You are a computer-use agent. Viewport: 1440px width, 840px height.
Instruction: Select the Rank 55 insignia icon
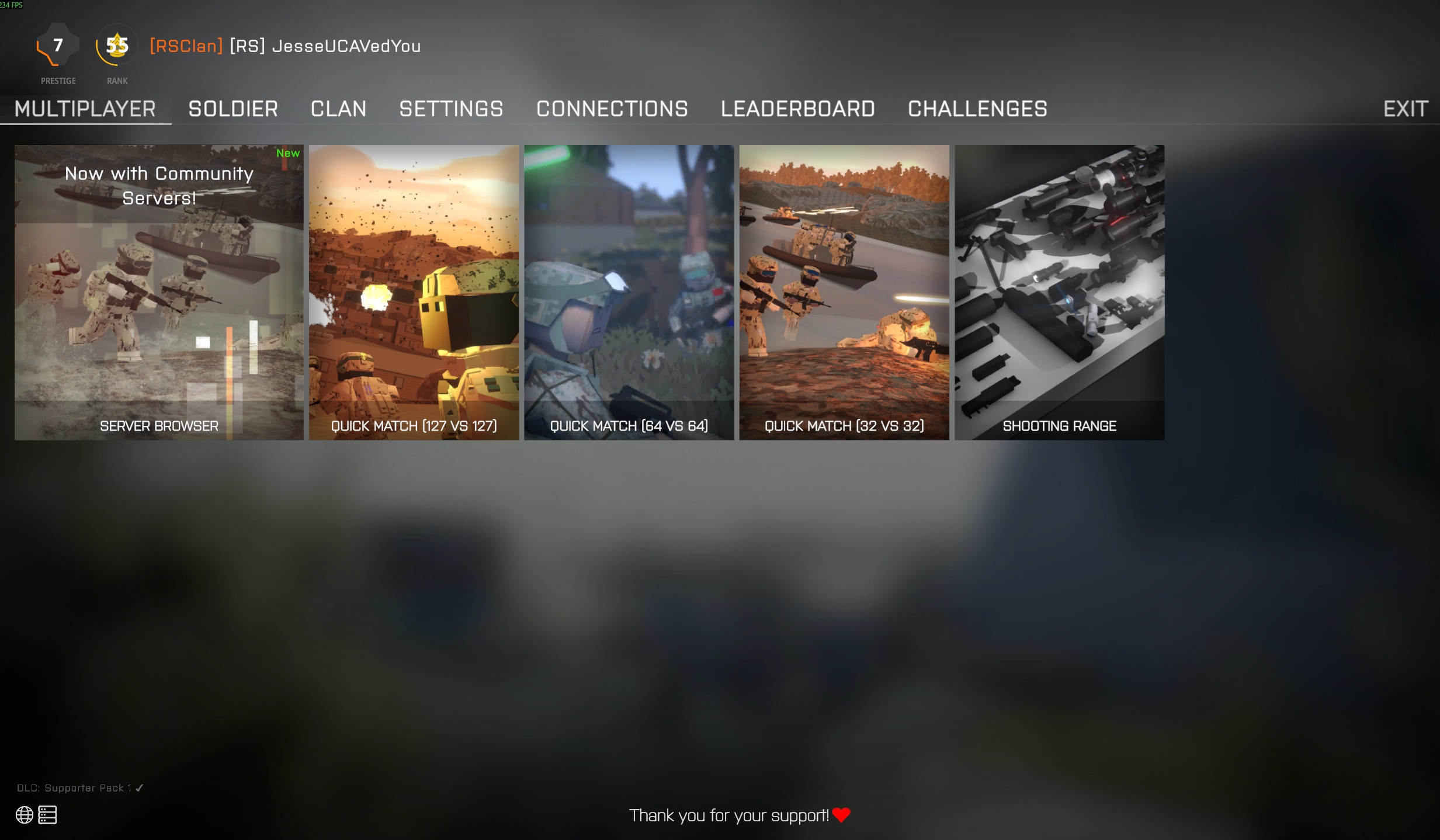coord(116,43)
